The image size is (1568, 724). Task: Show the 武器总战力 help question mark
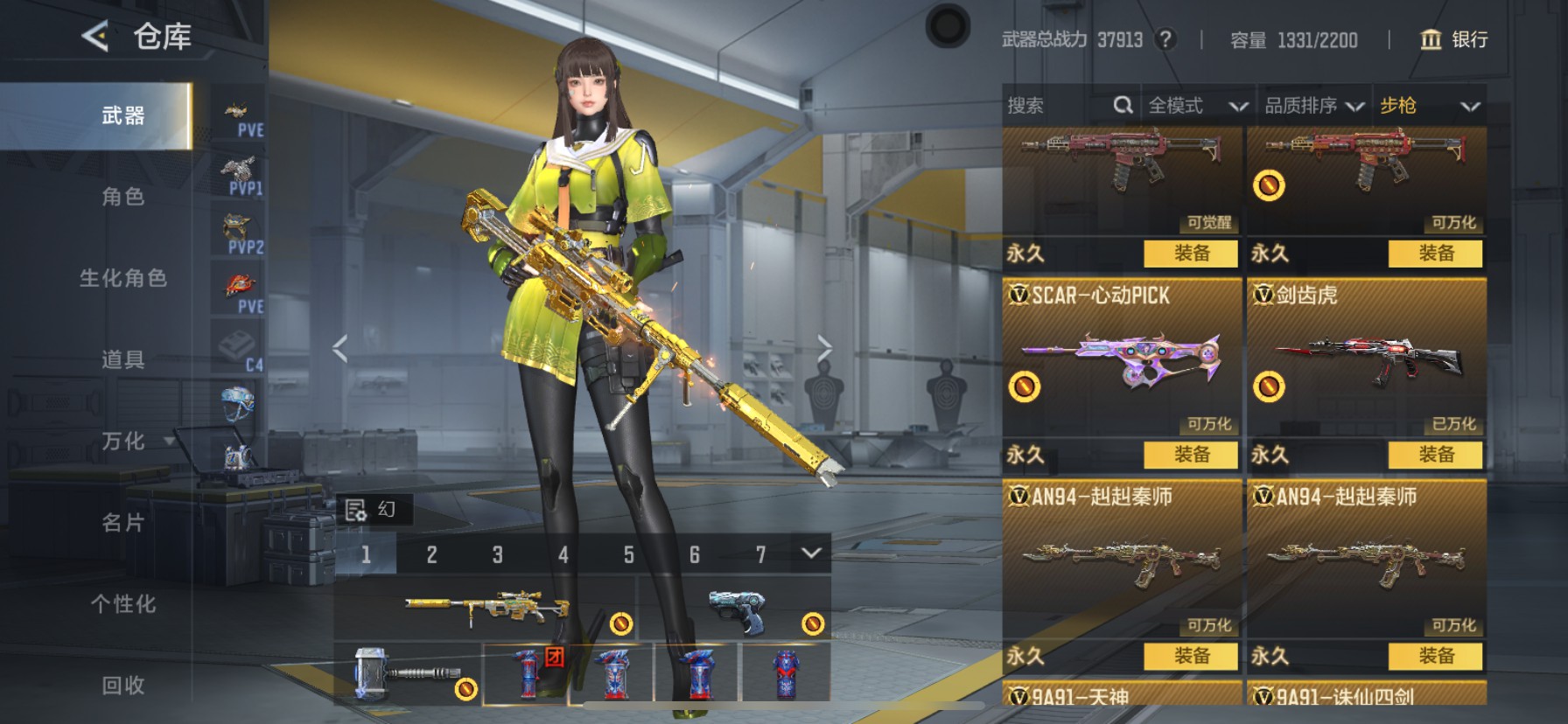1165,39
